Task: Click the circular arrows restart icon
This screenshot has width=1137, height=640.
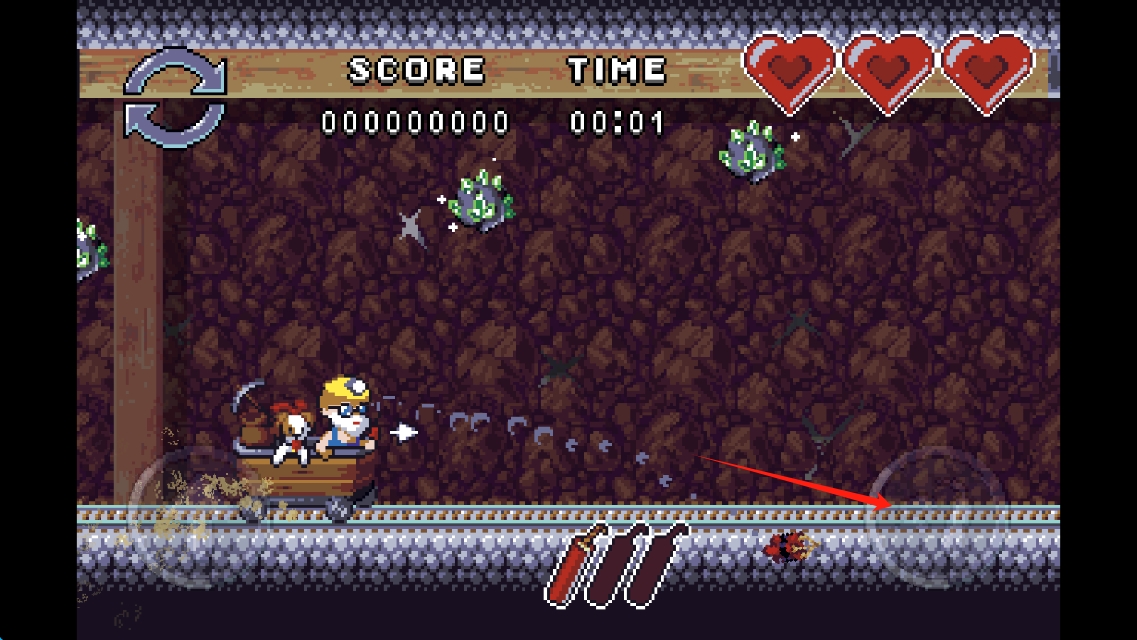Action: 175,98
